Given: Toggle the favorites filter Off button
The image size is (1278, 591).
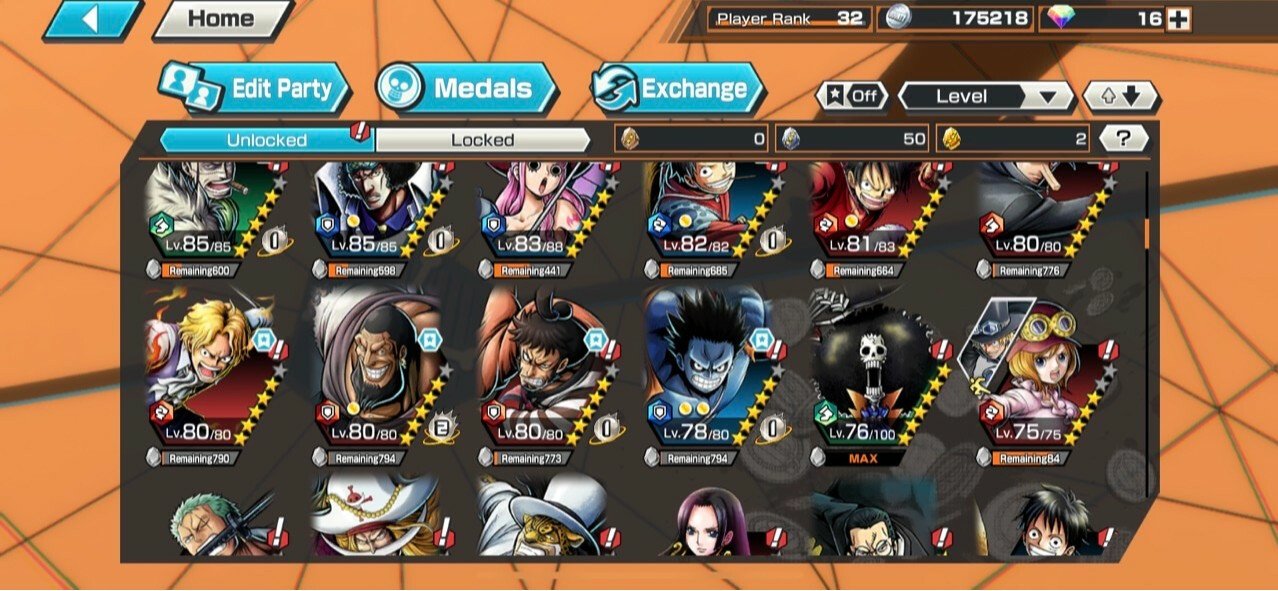Looking at the screenshot, I should coord(852,96).
